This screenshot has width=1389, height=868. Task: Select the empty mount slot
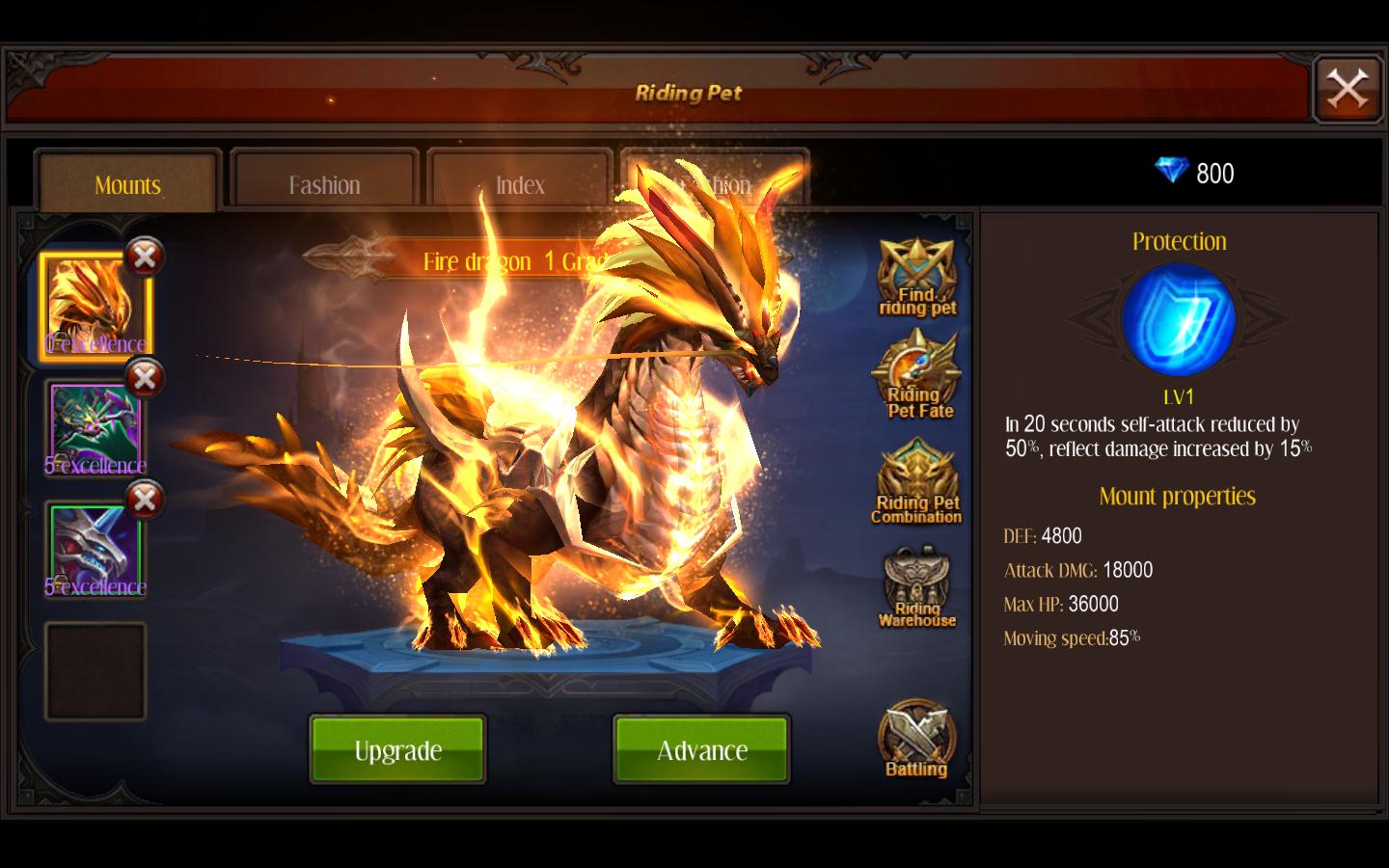click(95, 668)
